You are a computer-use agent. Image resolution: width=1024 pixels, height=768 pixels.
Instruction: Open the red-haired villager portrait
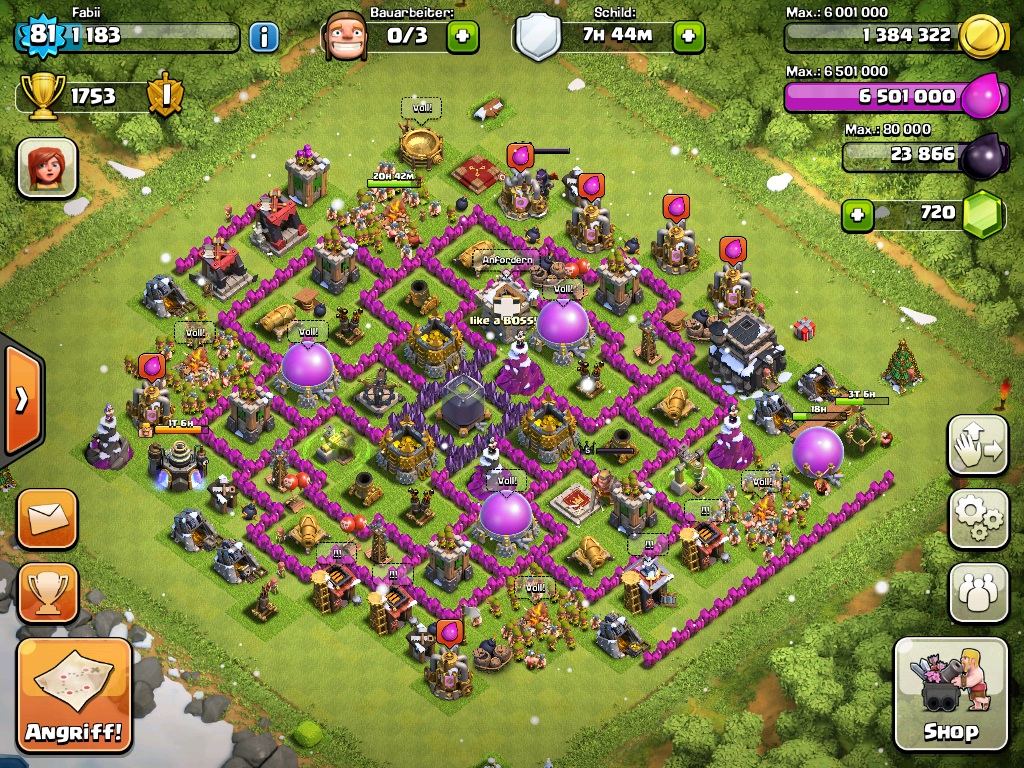point(47,167)
